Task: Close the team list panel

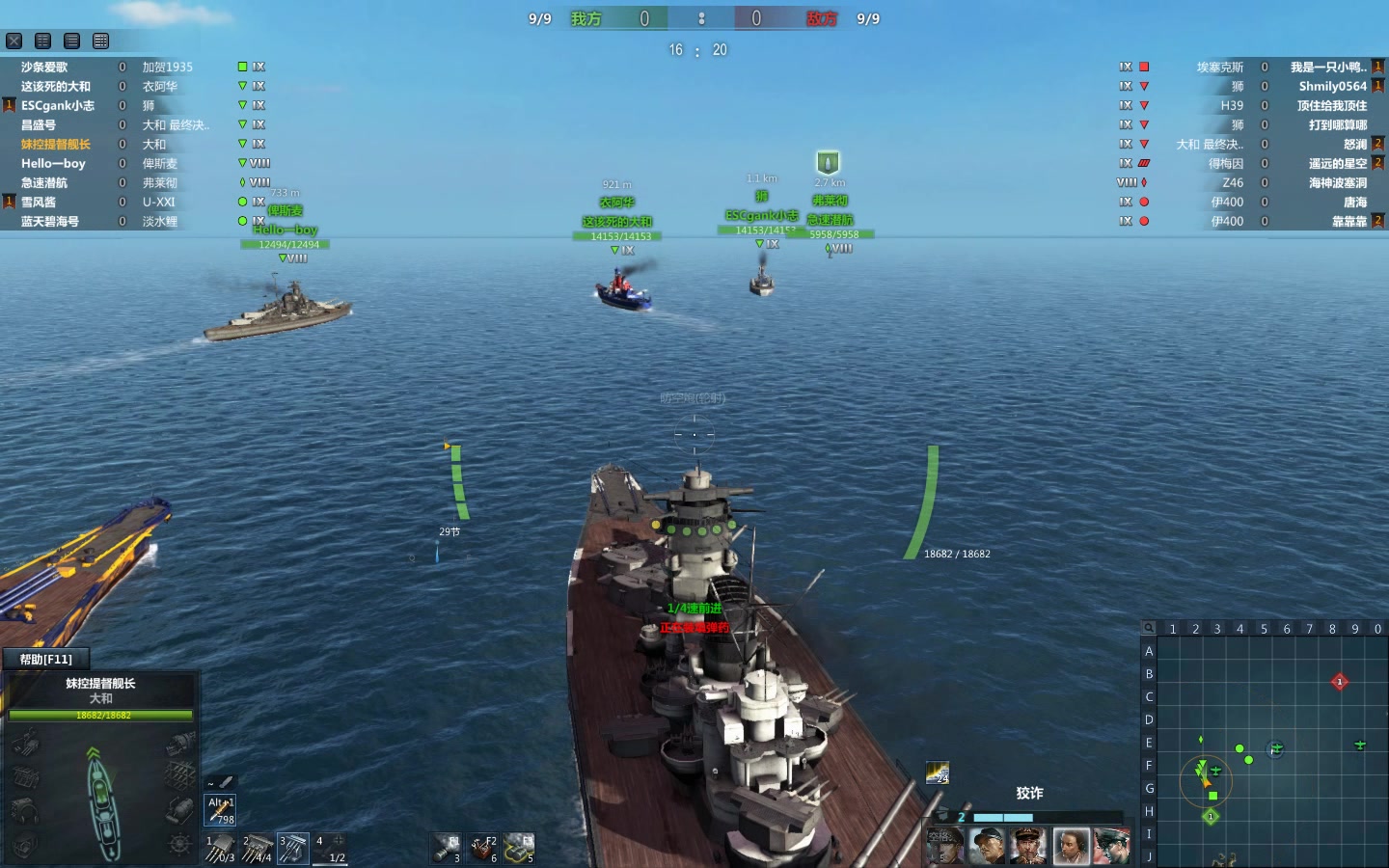Action: click(x=14, y=41)
